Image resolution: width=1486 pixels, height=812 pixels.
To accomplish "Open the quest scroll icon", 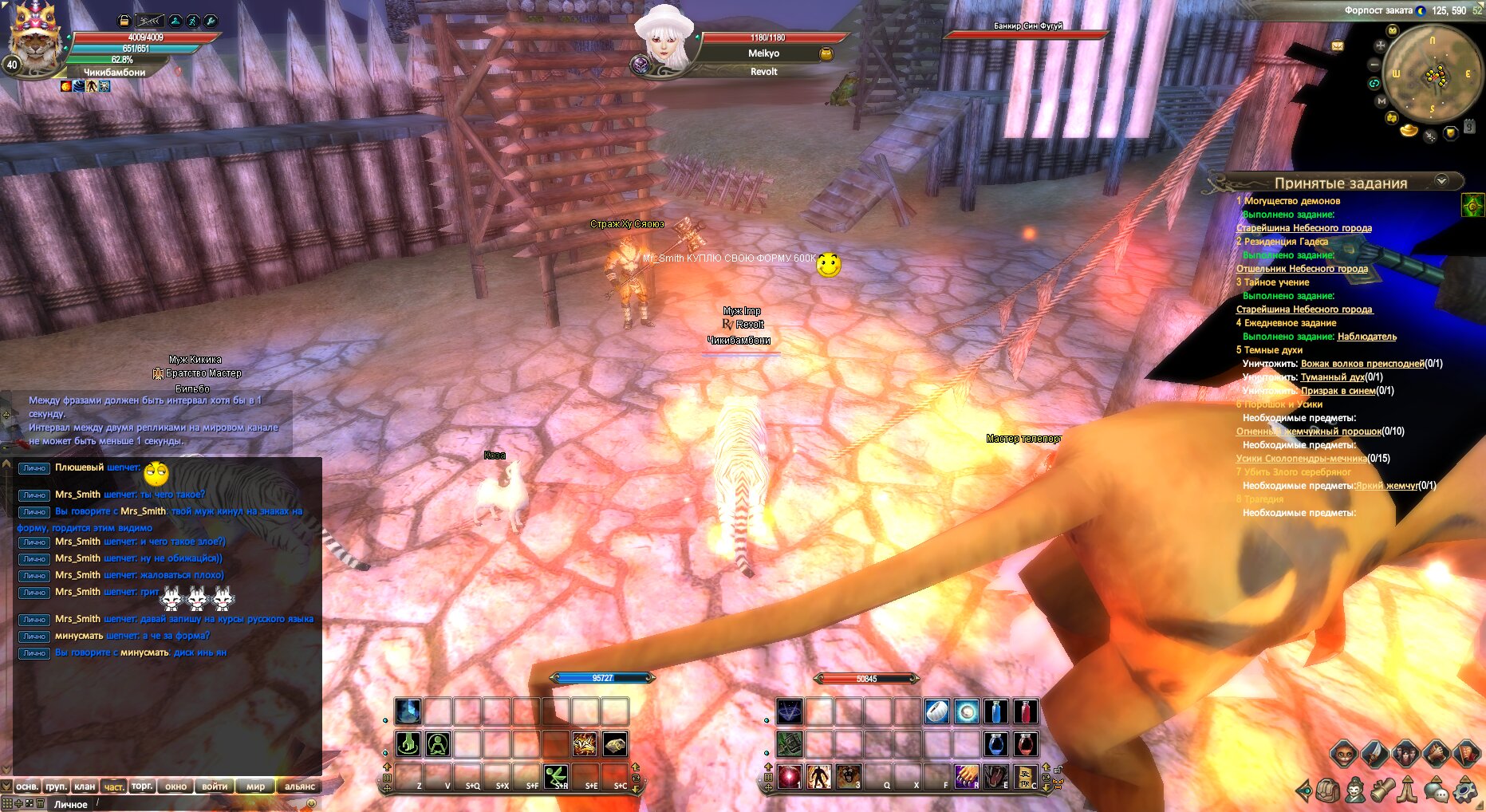I will click(1382, 790).
